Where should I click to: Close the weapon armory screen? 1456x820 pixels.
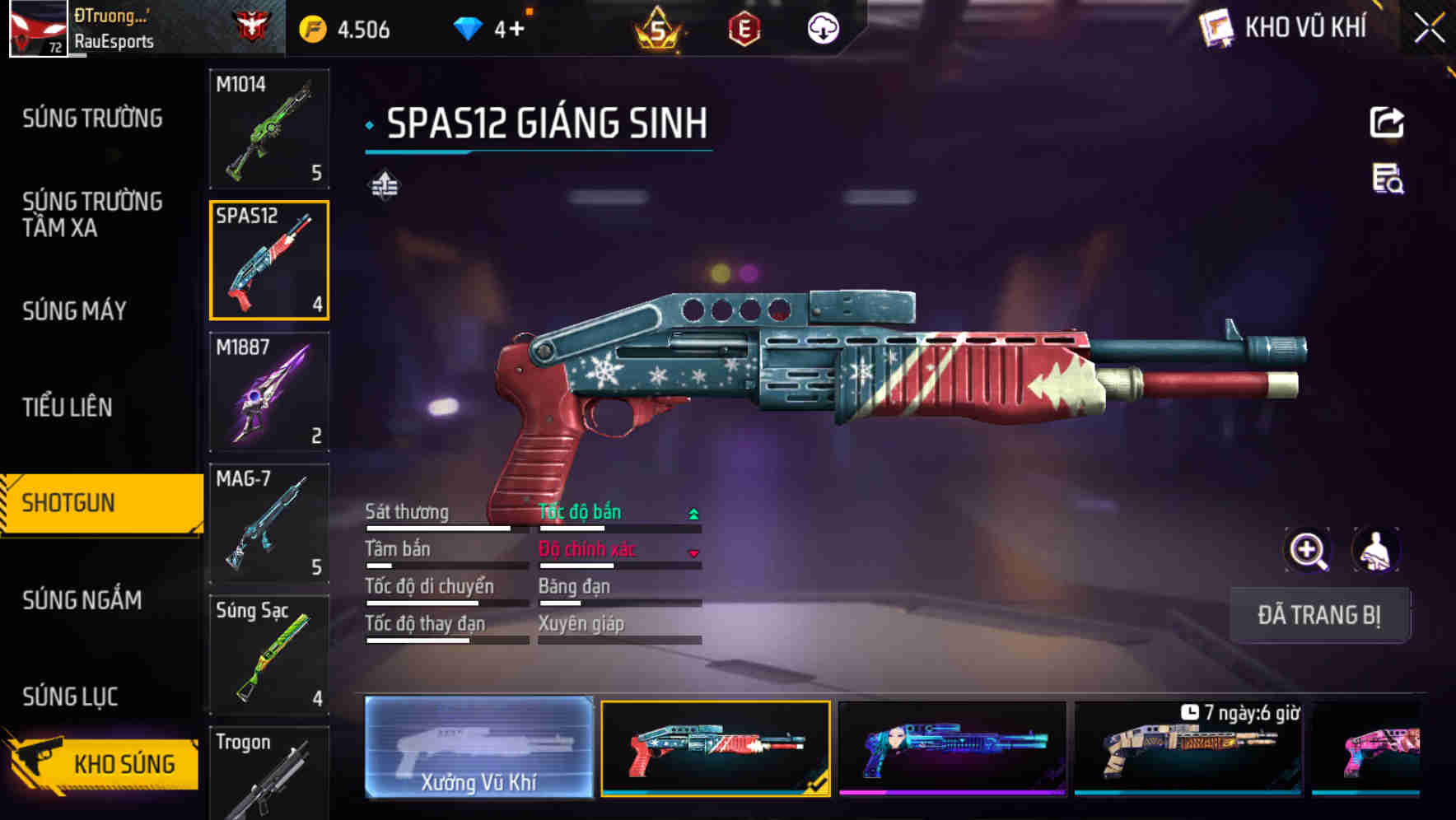(1429, 29)
